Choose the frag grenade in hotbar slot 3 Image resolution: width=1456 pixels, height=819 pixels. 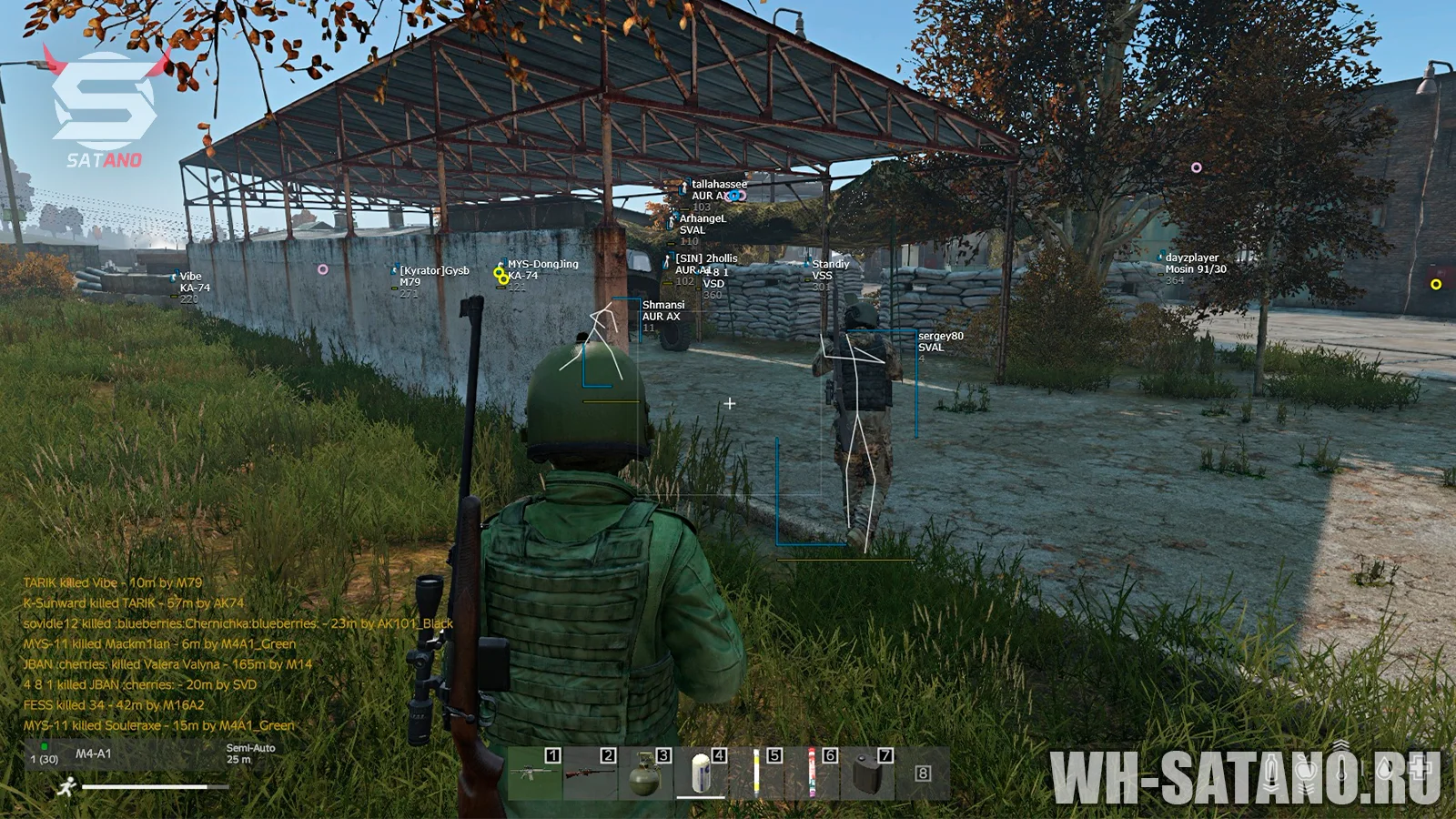point(645,773)
